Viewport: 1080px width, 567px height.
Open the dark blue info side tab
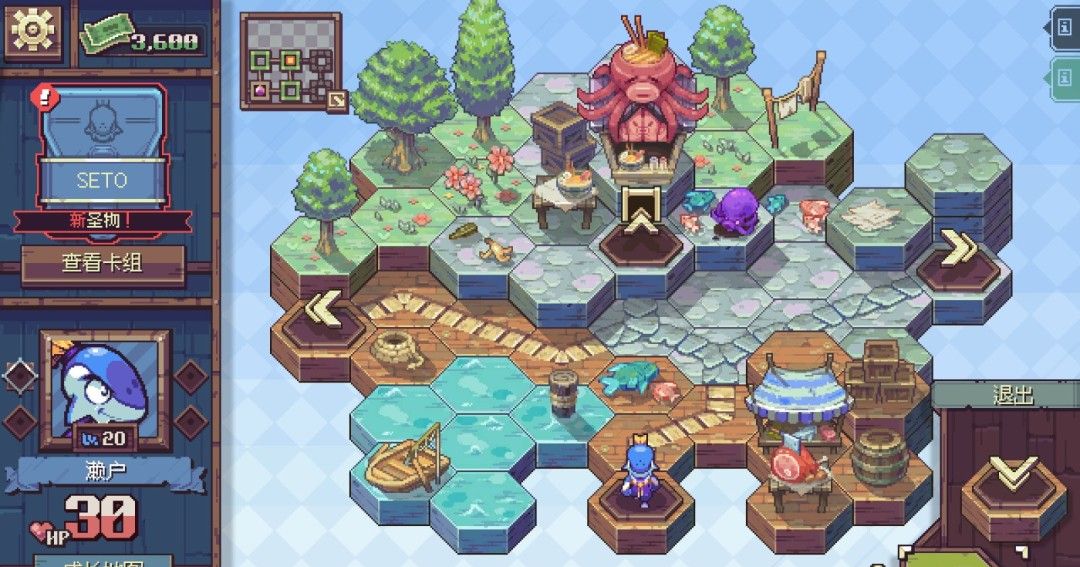point(1064,27)
